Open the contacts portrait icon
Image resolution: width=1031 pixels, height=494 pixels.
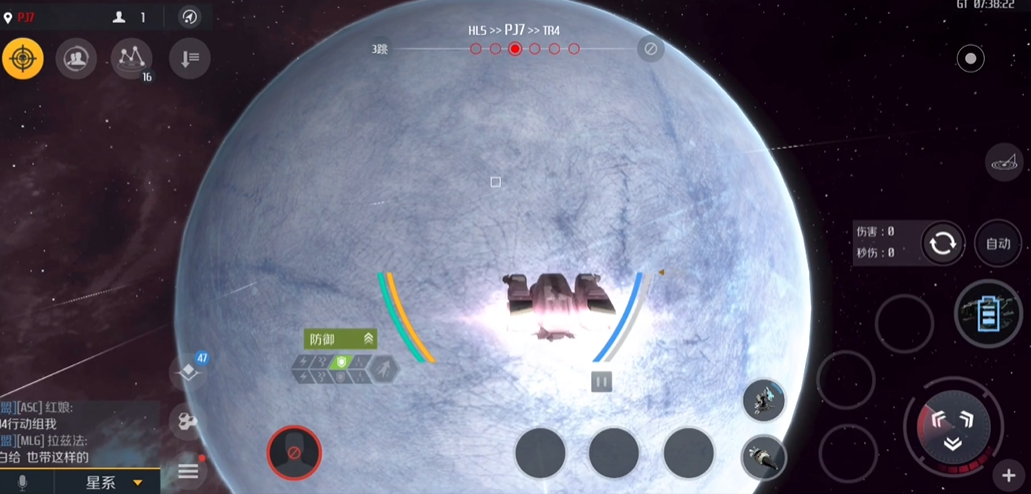point(75,59)
